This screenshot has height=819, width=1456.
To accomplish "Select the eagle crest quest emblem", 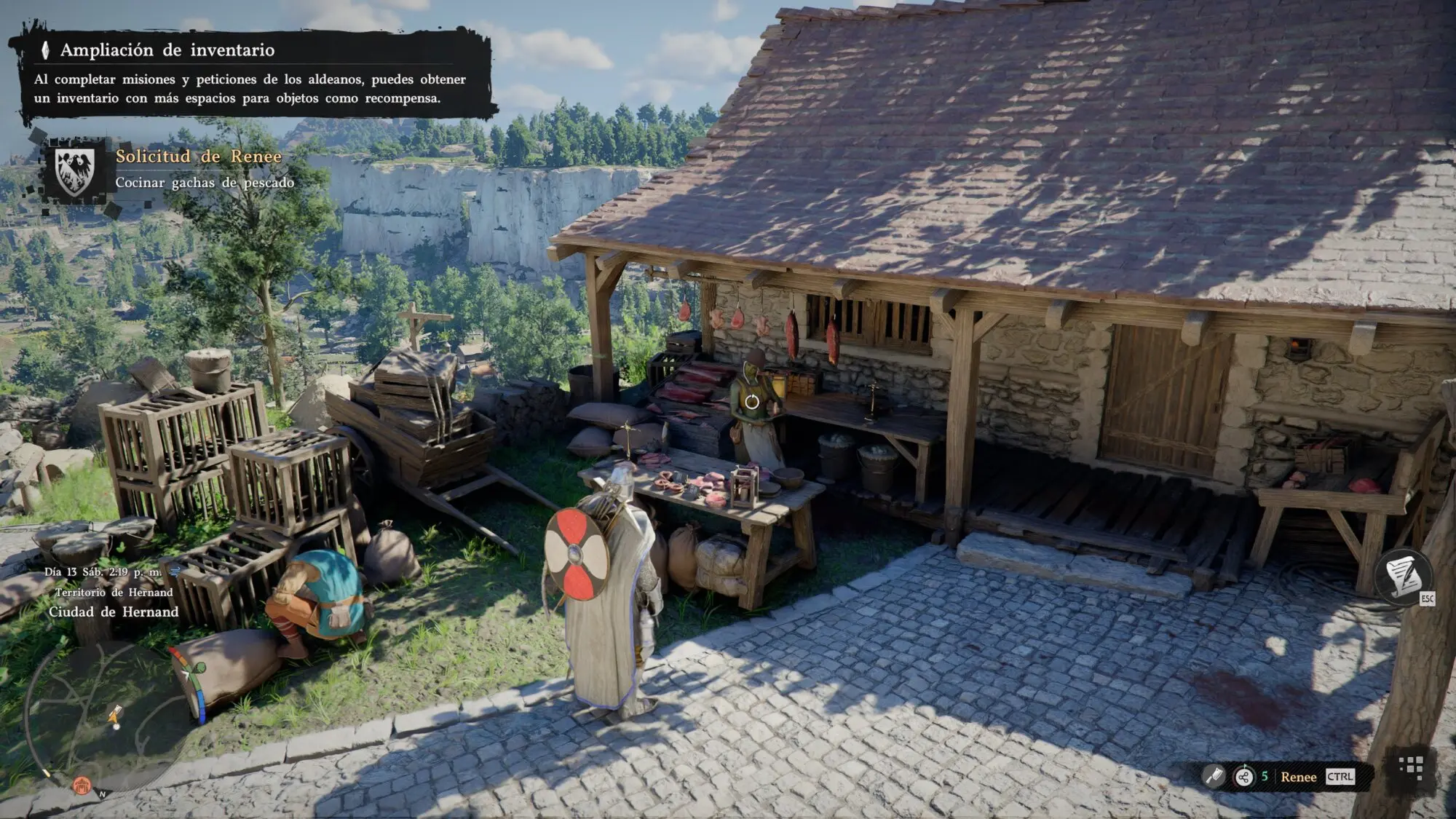I will [x=75, y=173].
